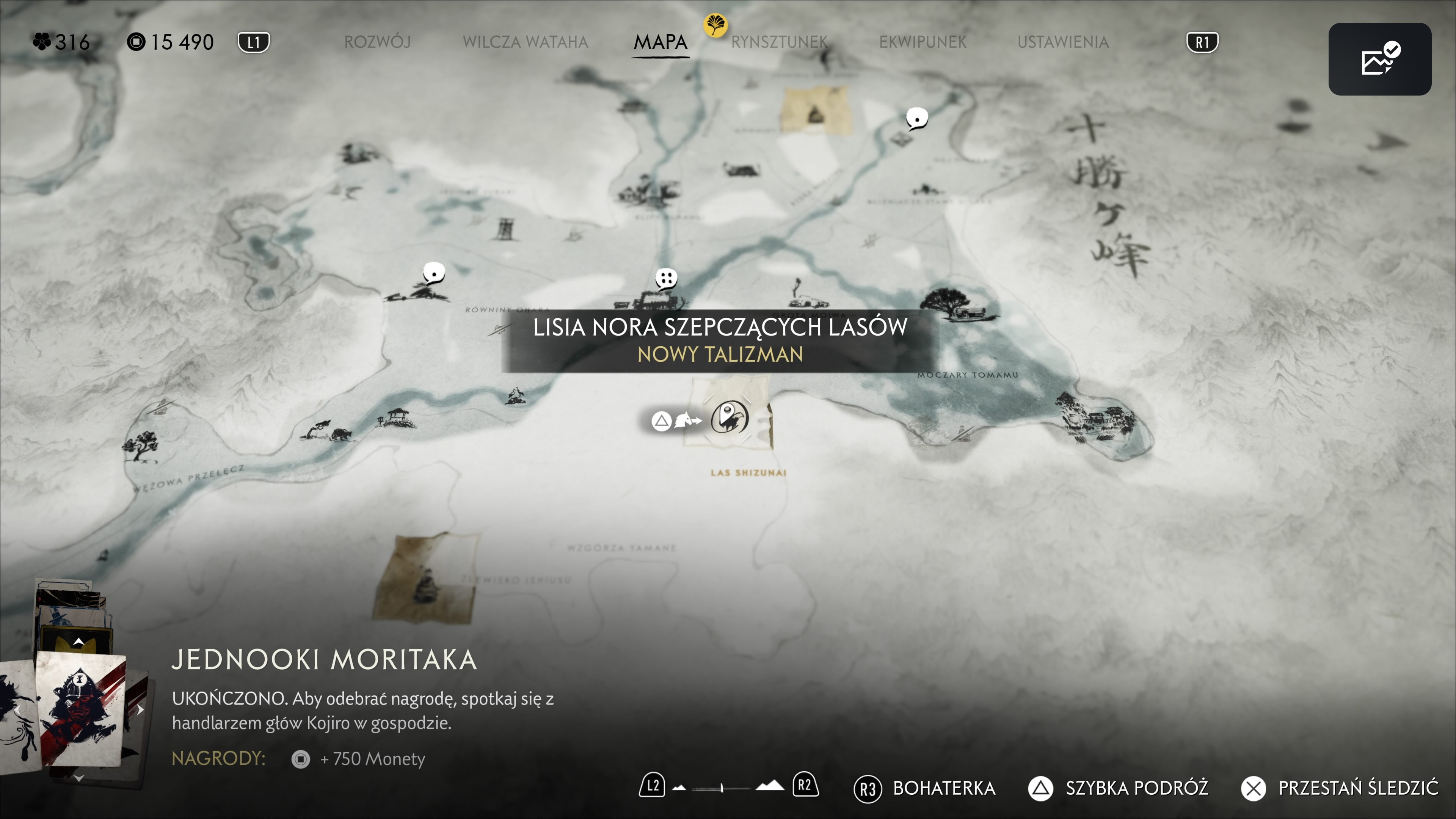The image size is (1456, 819).
Task: Show the Ustawienia tab
Action: pyautogui.click(x=1062, y=42)
